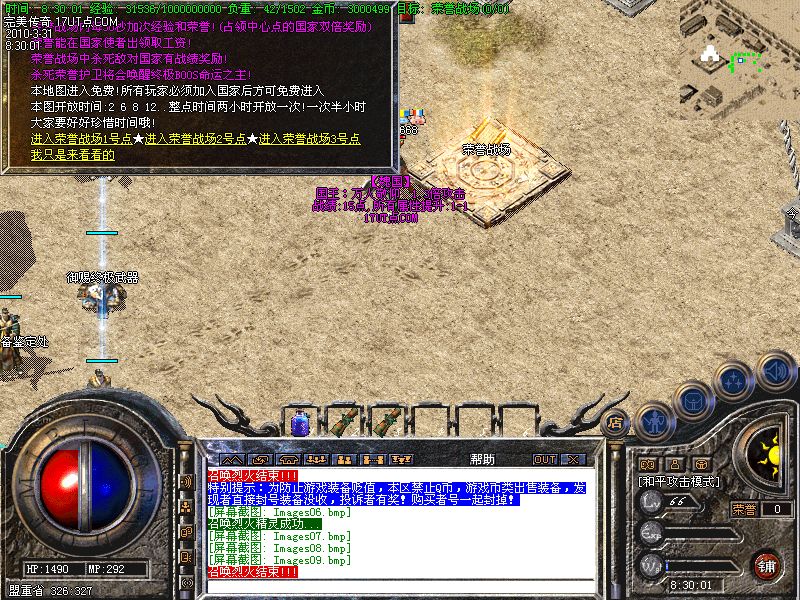Open the 店 shop button
Image resolution: width=800 pixels, height=600 pixels.
point(616,422)
